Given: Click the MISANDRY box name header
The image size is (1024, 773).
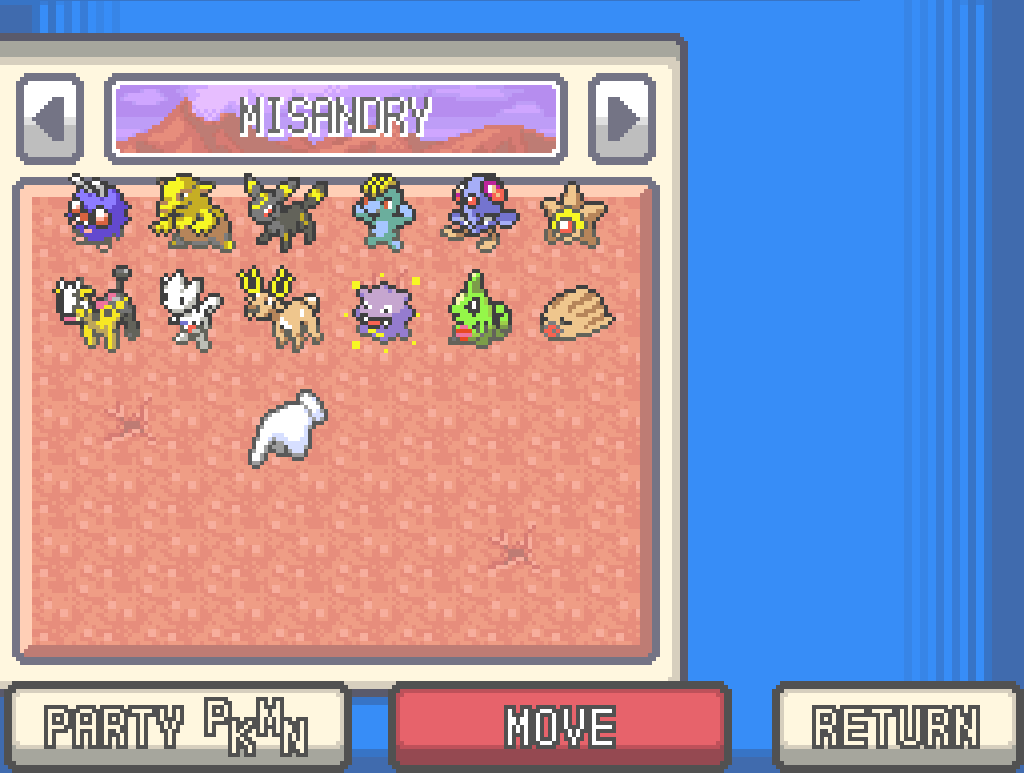Looking at the screenshot, I should click(335, 119).
